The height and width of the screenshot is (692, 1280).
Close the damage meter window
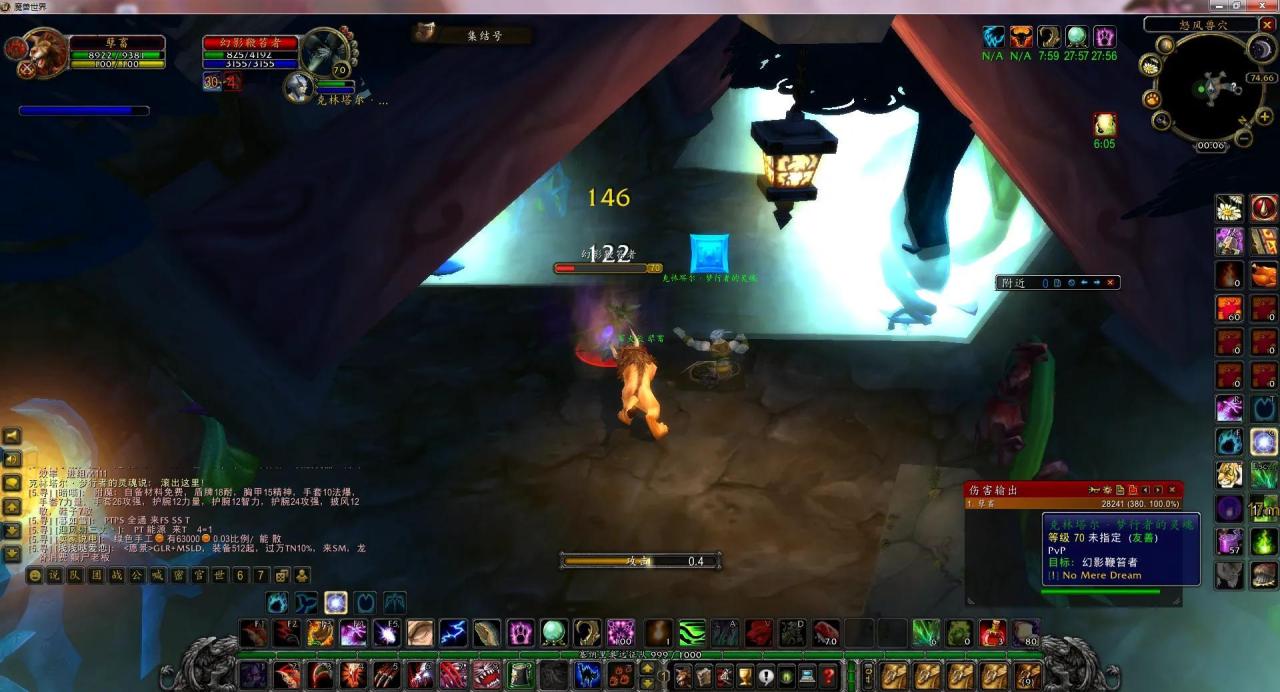click(1172, 490)
